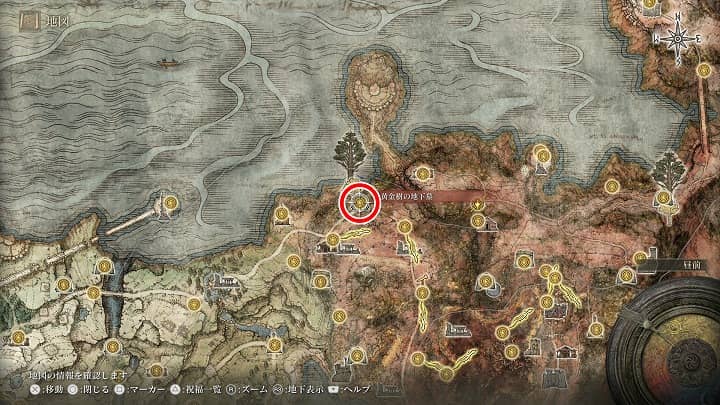The width and height of the screenshot is (720, 405).
Task: Select the red-circled grace marker 黄金樹の地下墓
Action: (x=358, y=201)
